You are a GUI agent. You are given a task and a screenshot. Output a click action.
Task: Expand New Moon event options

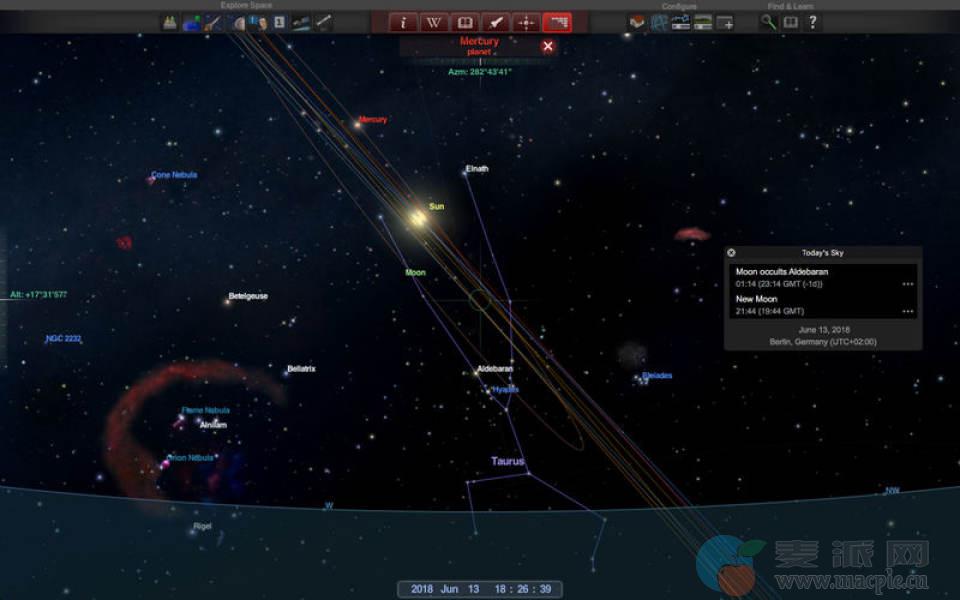click(x=907, y=311)
